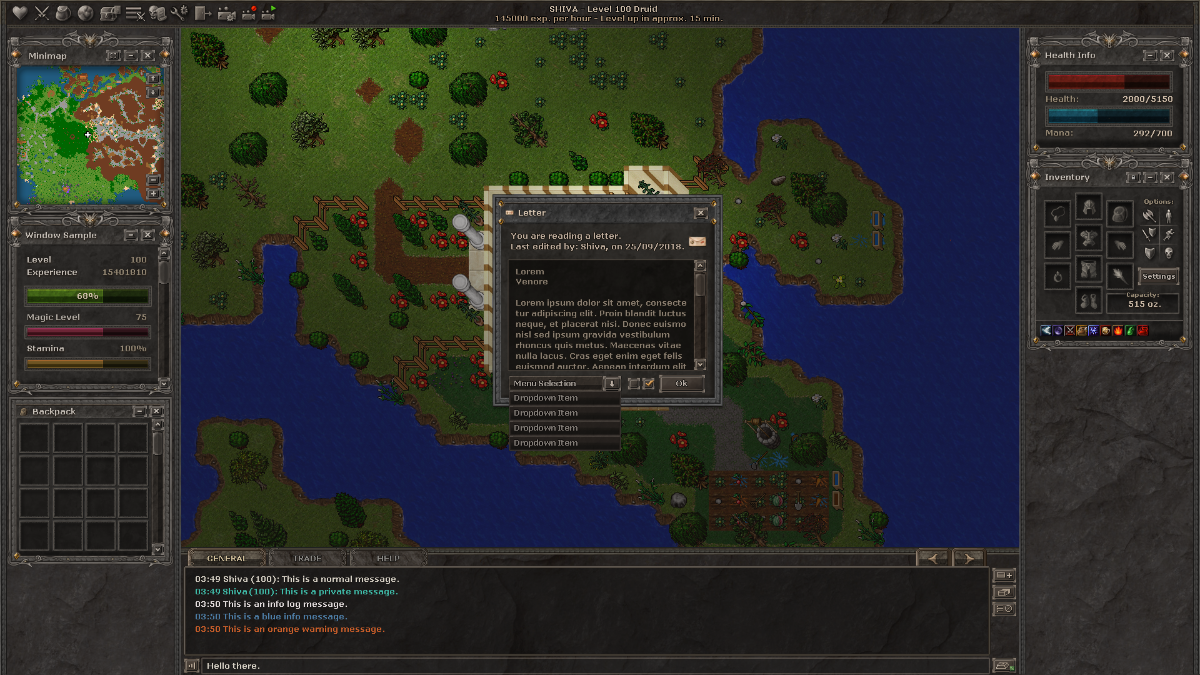
Task: Close the Letter window
Action: click(x=700, y=212)
